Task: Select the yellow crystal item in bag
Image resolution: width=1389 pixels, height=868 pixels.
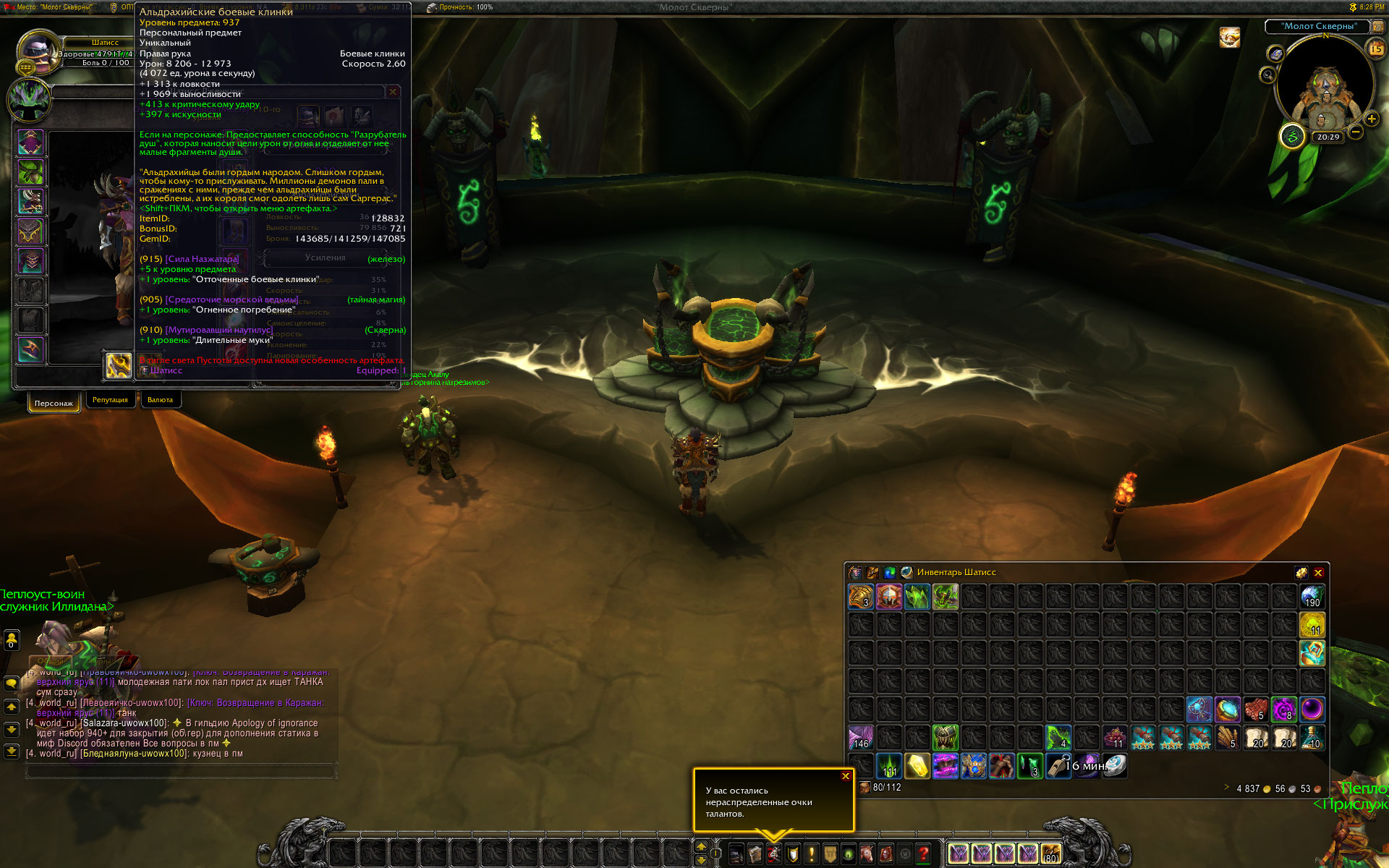Action: [x=917, y=766]
